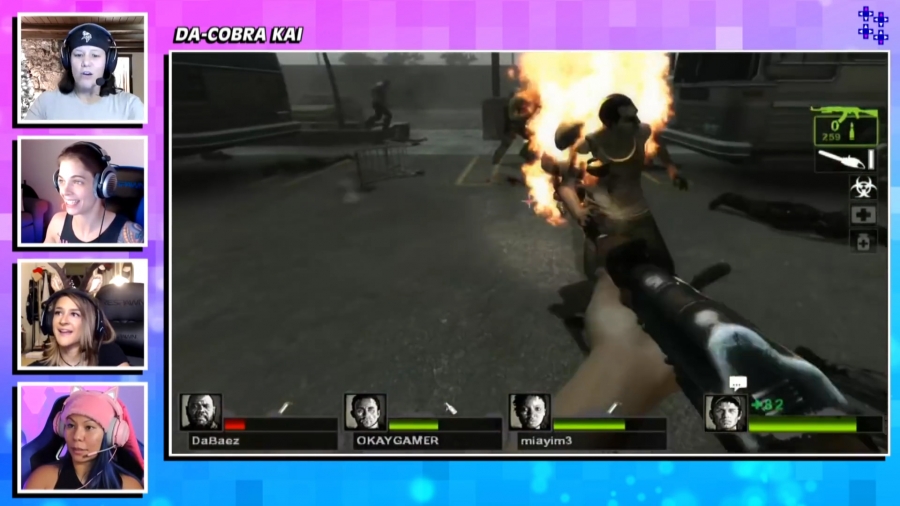Select the assault rifle primary weapon slot
The width and height of the screenshot is (900, 506).
[845, 125]
